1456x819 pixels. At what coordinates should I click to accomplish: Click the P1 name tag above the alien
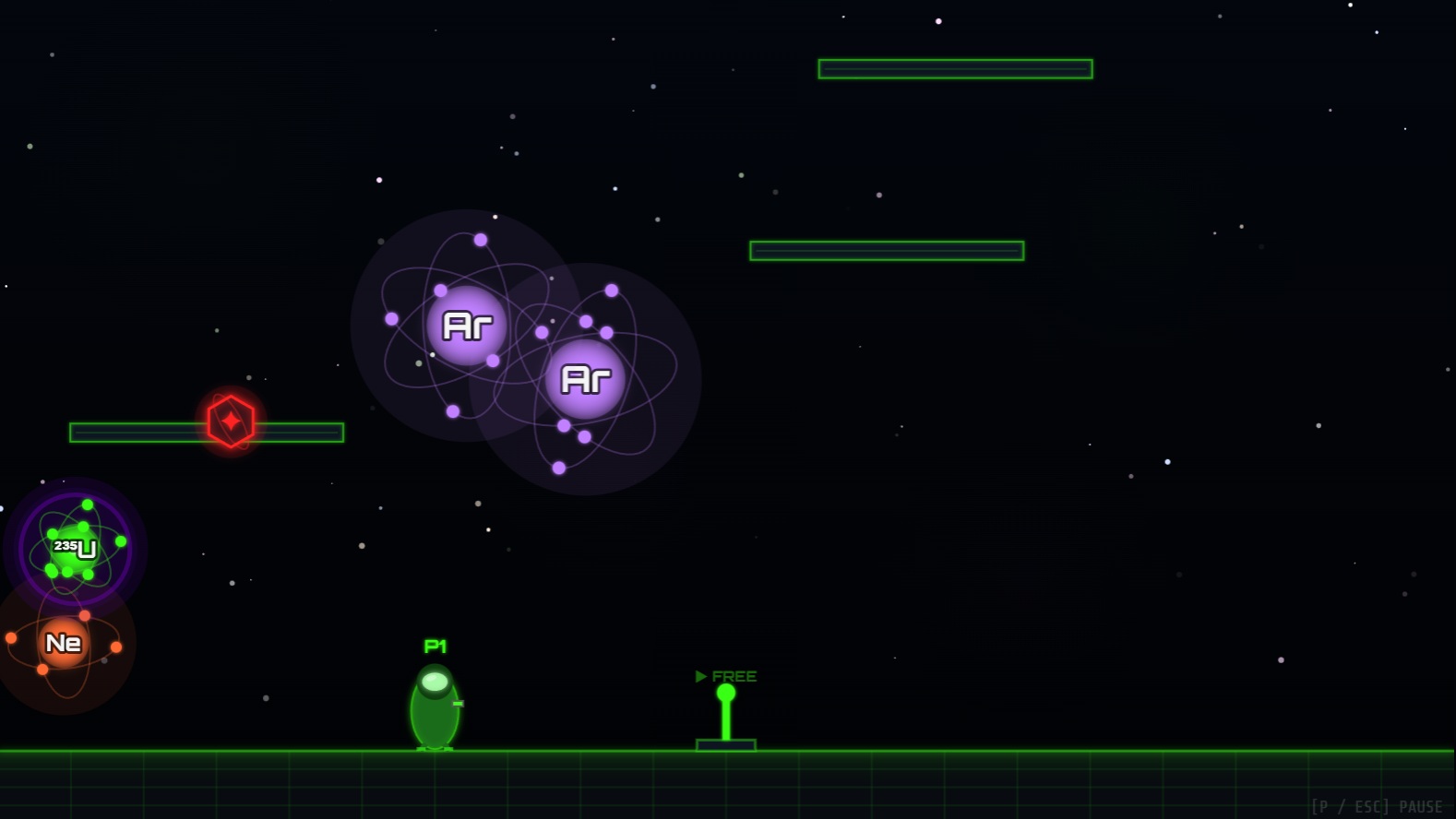click(x=435, y=647)
